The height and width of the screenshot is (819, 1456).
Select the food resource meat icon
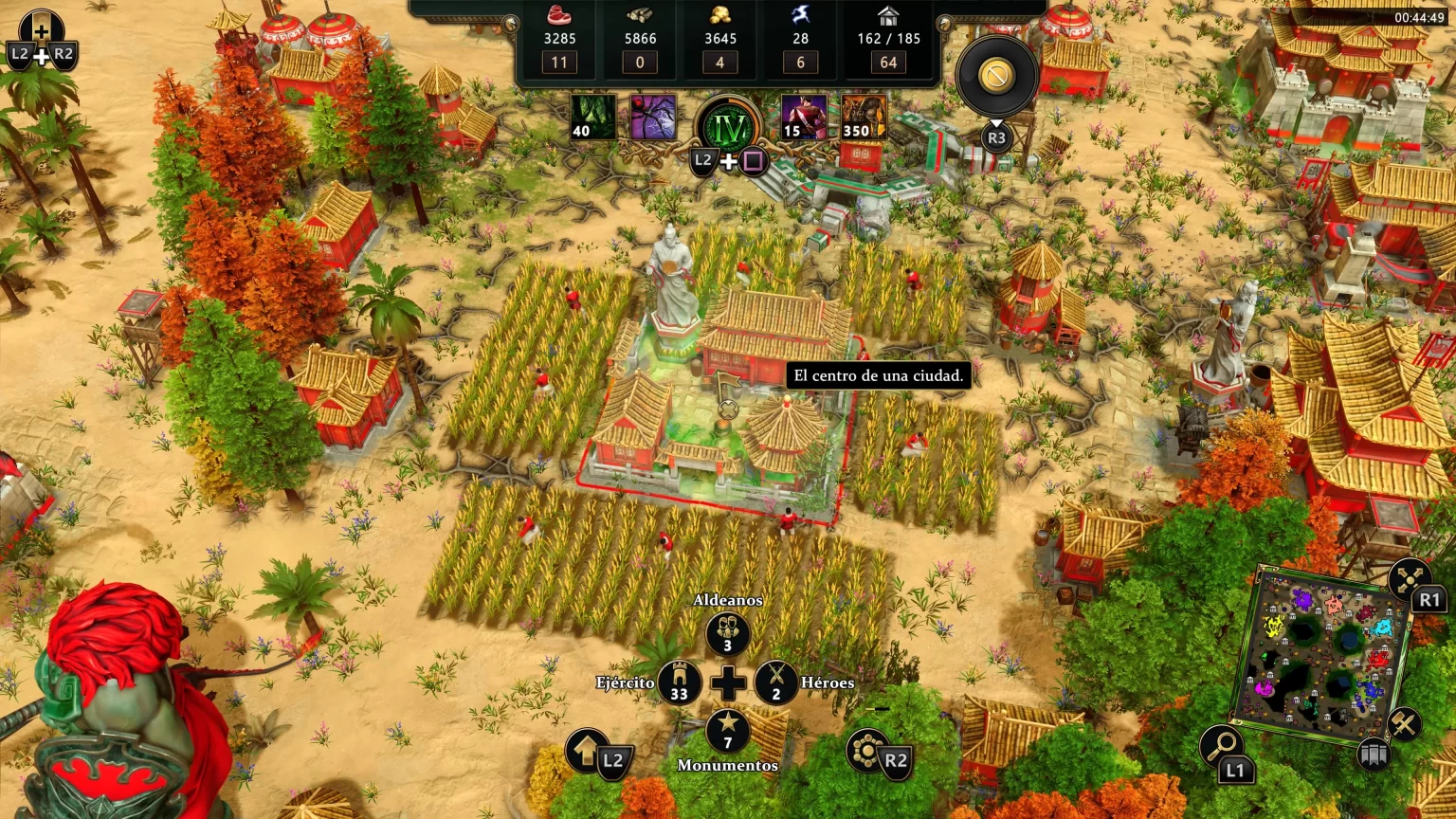click(559, 16)
